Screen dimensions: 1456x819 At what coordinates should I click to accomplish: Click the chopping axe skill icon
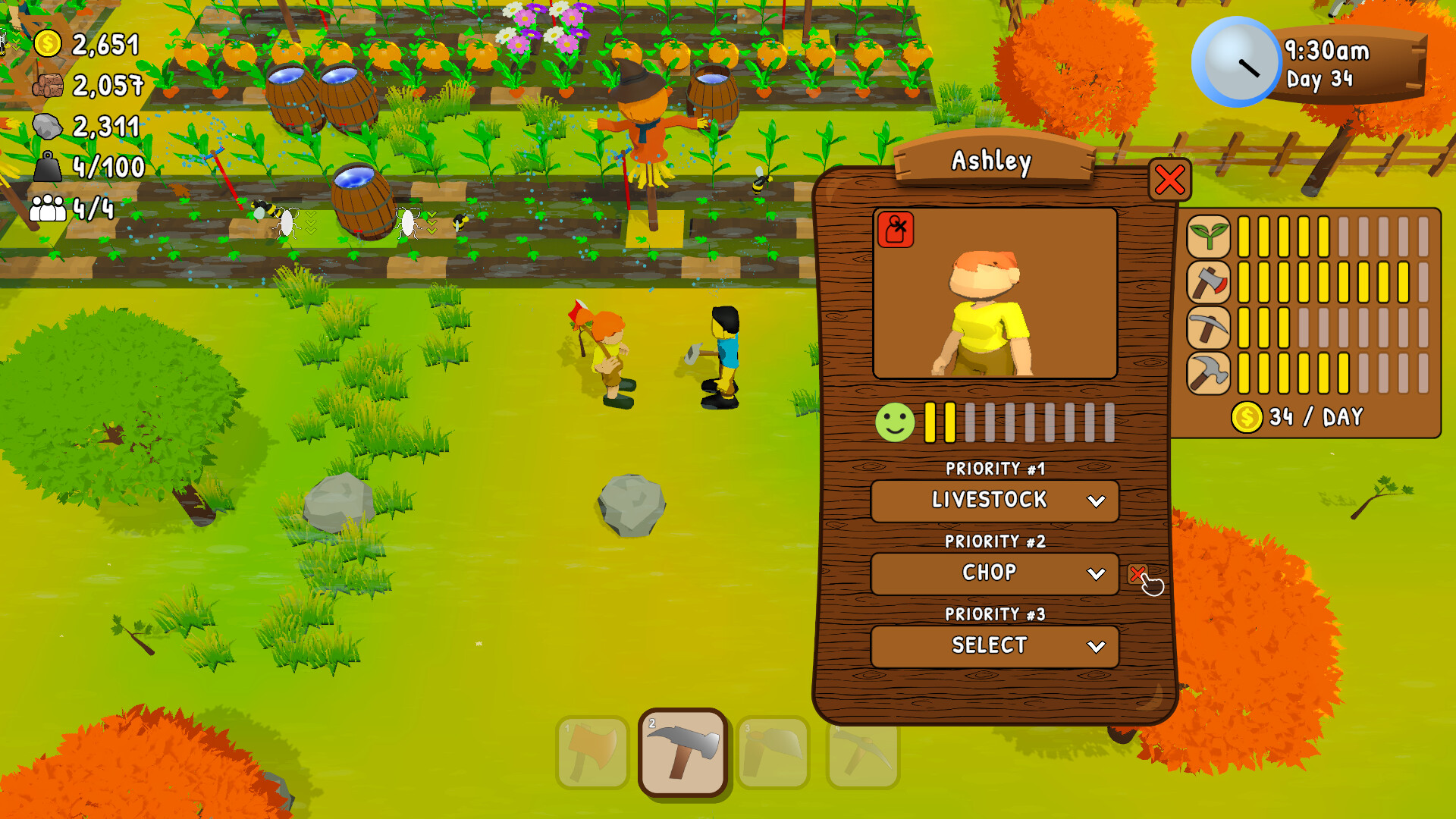[1210, 282]
